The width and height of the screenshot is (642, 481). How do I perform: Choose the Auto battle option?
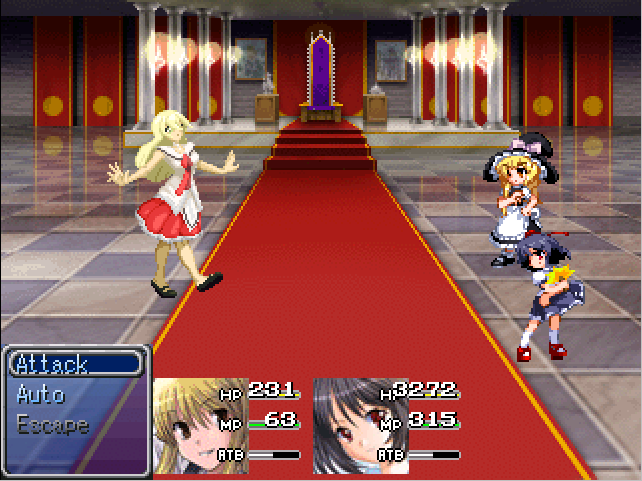click(42, 394)
